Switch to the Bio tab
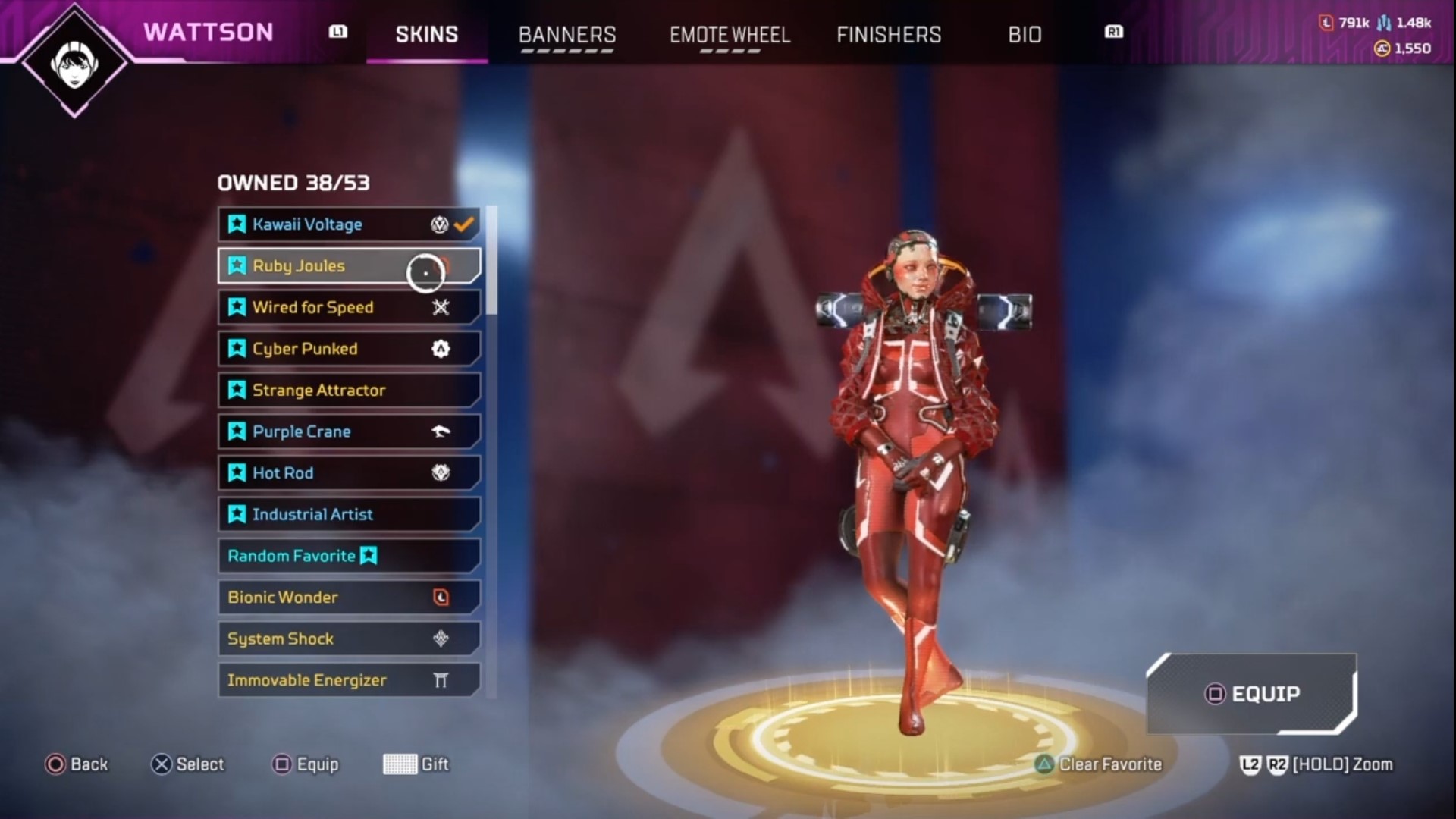Screen dimensions: 1456x819 pos(1025,35)
